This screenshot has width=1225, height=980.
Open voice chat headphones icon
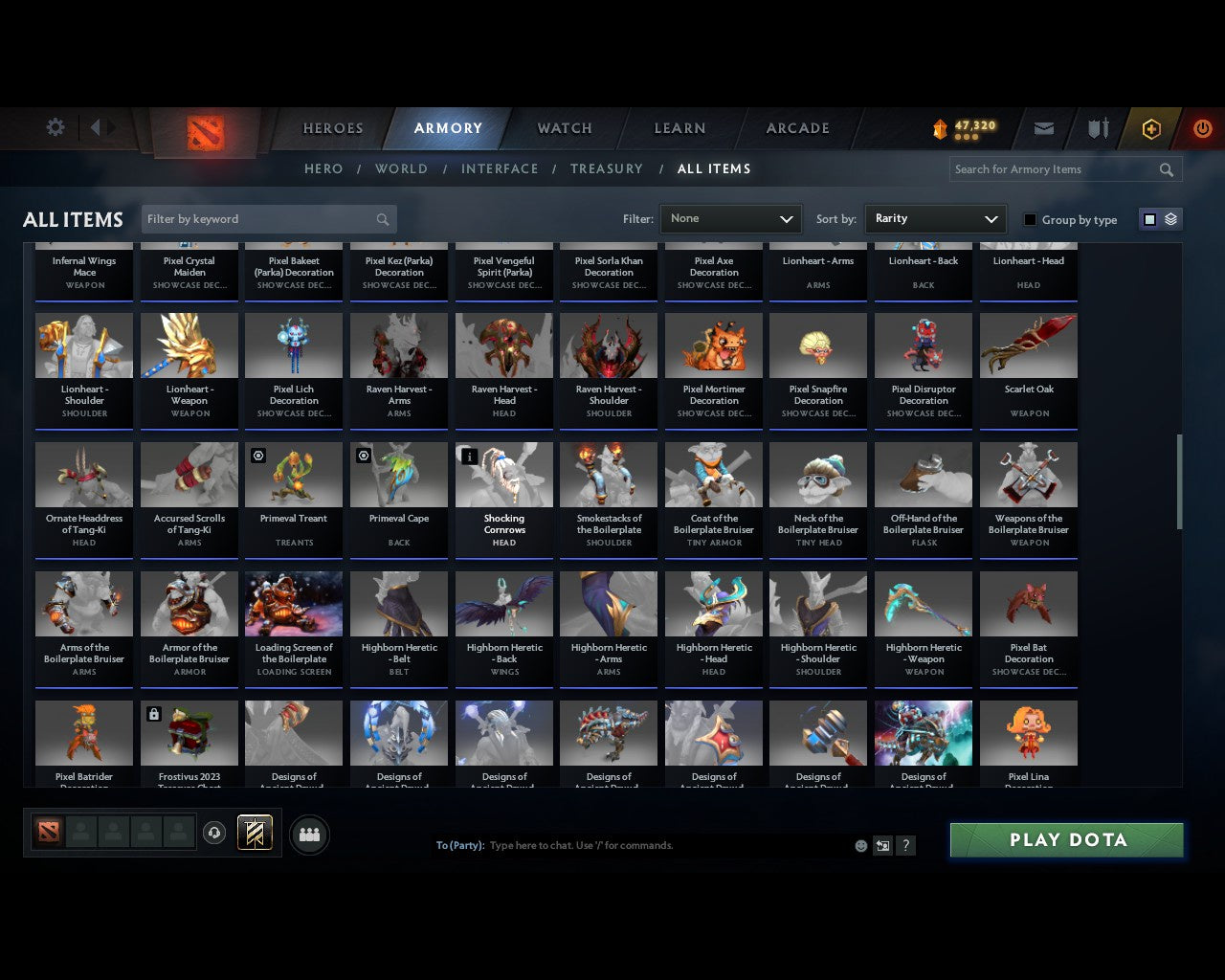tap(216, 833)
